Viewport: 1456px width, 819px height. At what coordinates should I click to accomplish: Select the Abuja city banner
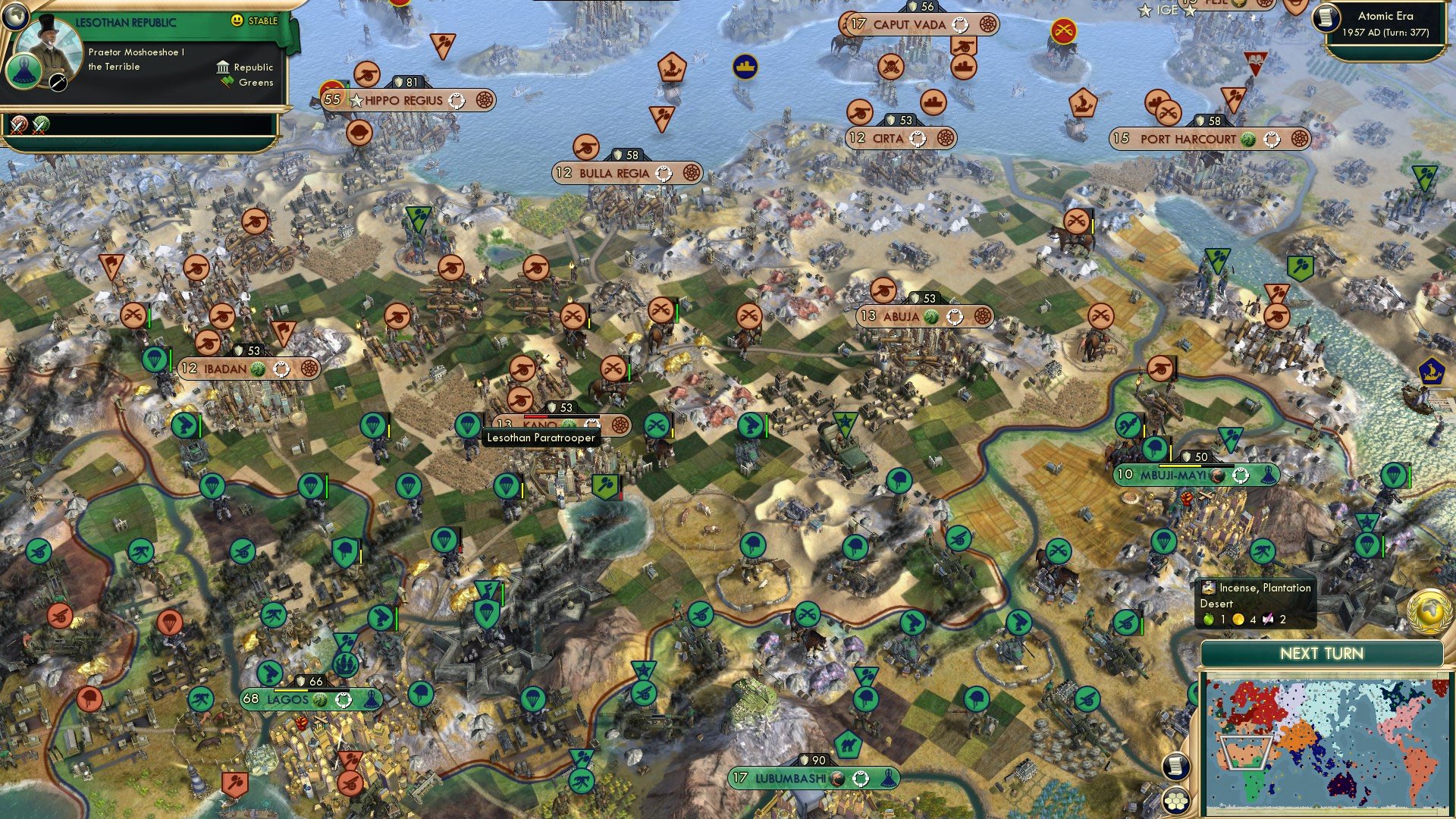coord(921,317)
